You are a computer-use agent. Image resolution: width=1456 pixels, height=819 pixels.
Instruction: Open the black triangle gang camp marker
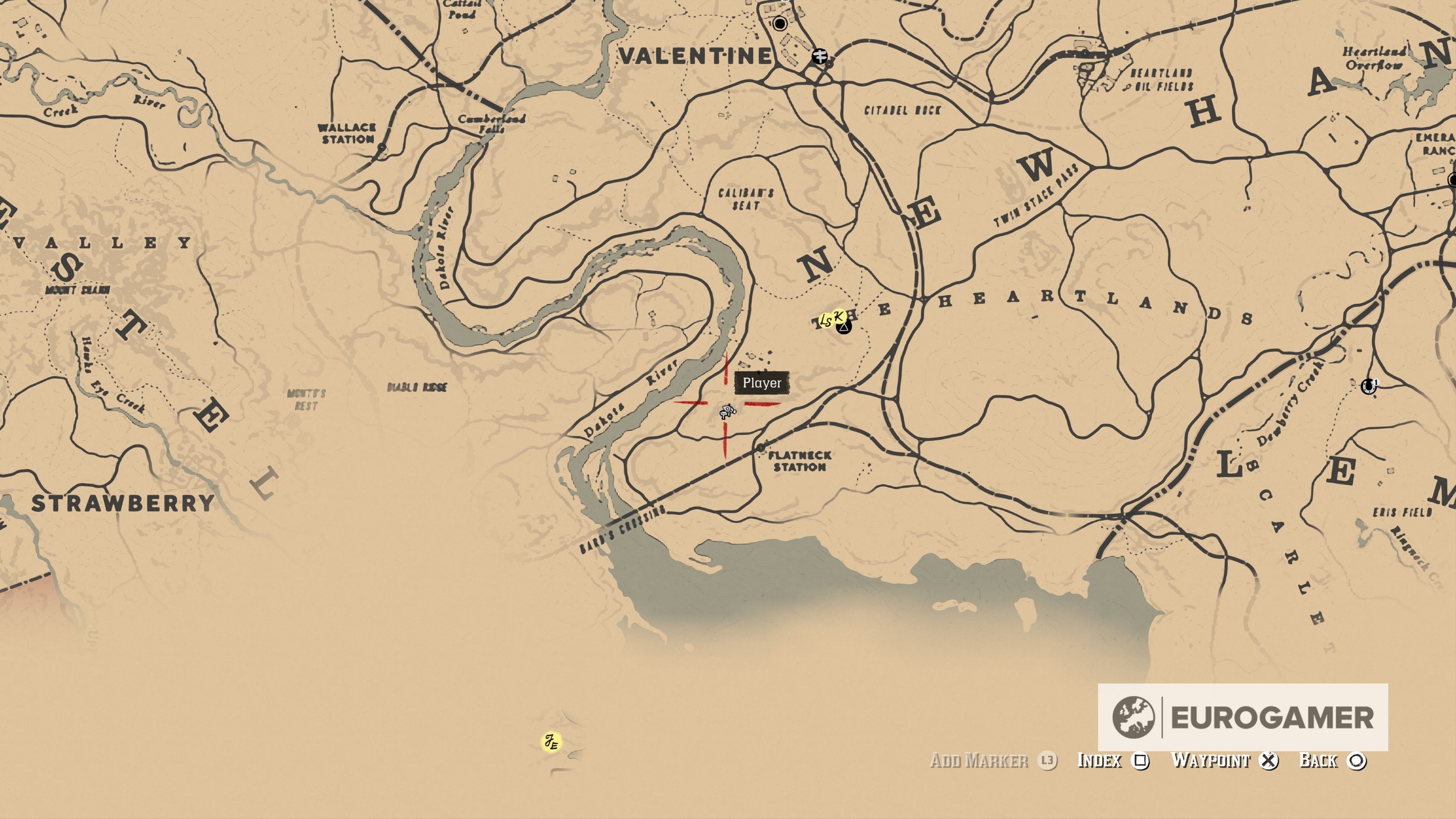tap(844, 329)
